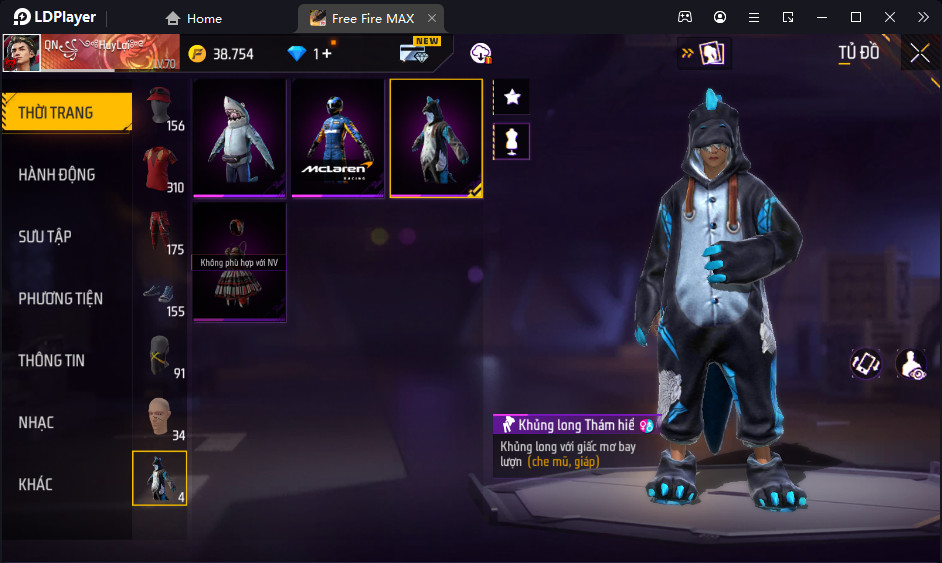Viewport: 942px width, 563px height.
Task: Toggle the star favorites filter
Action: coord(512,97)
